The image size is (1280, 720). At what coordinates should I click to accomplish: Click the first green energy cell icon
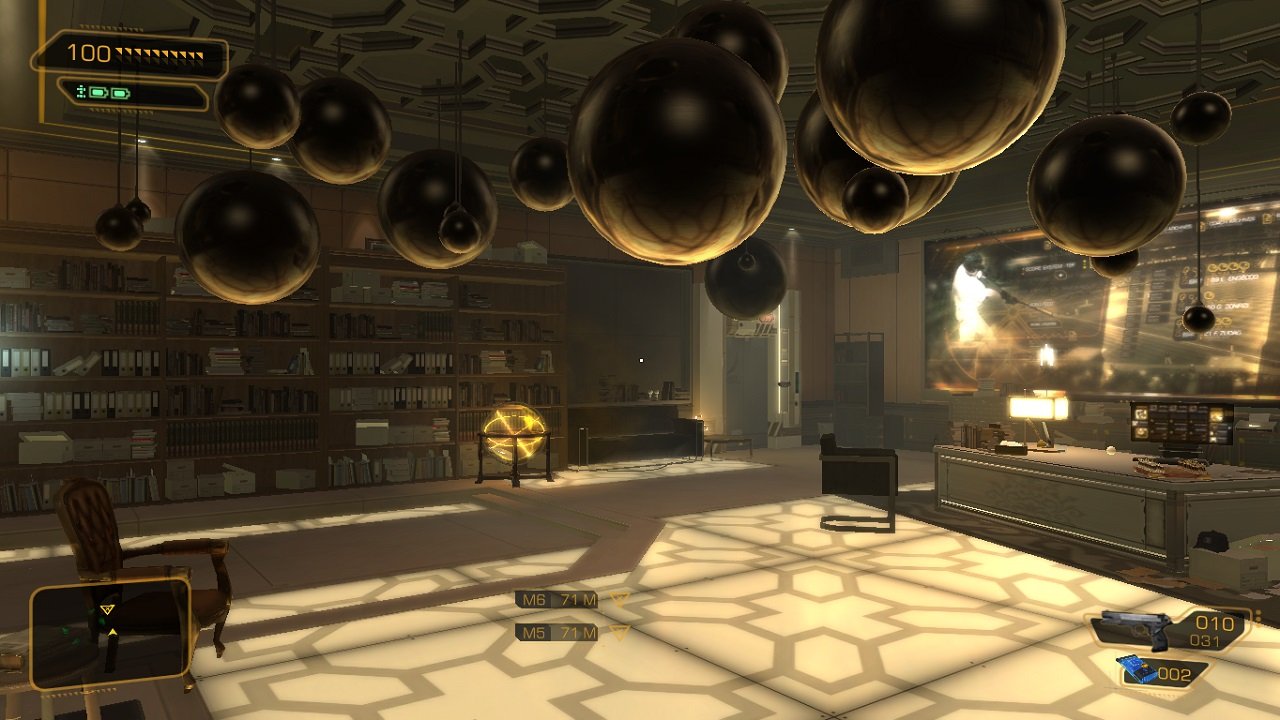[97, 92]
